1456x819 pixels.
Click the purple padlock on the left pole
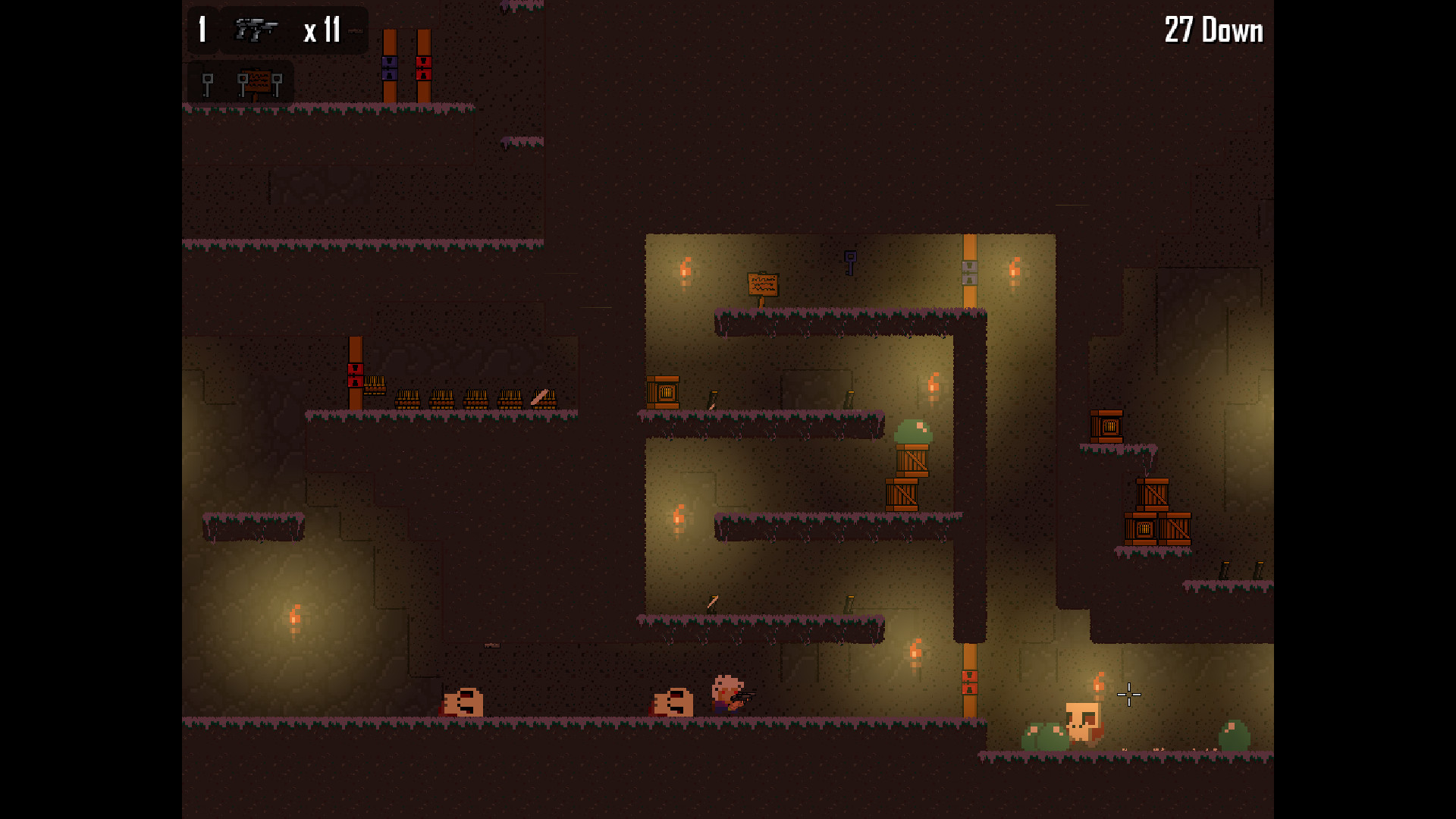point(389,68)
